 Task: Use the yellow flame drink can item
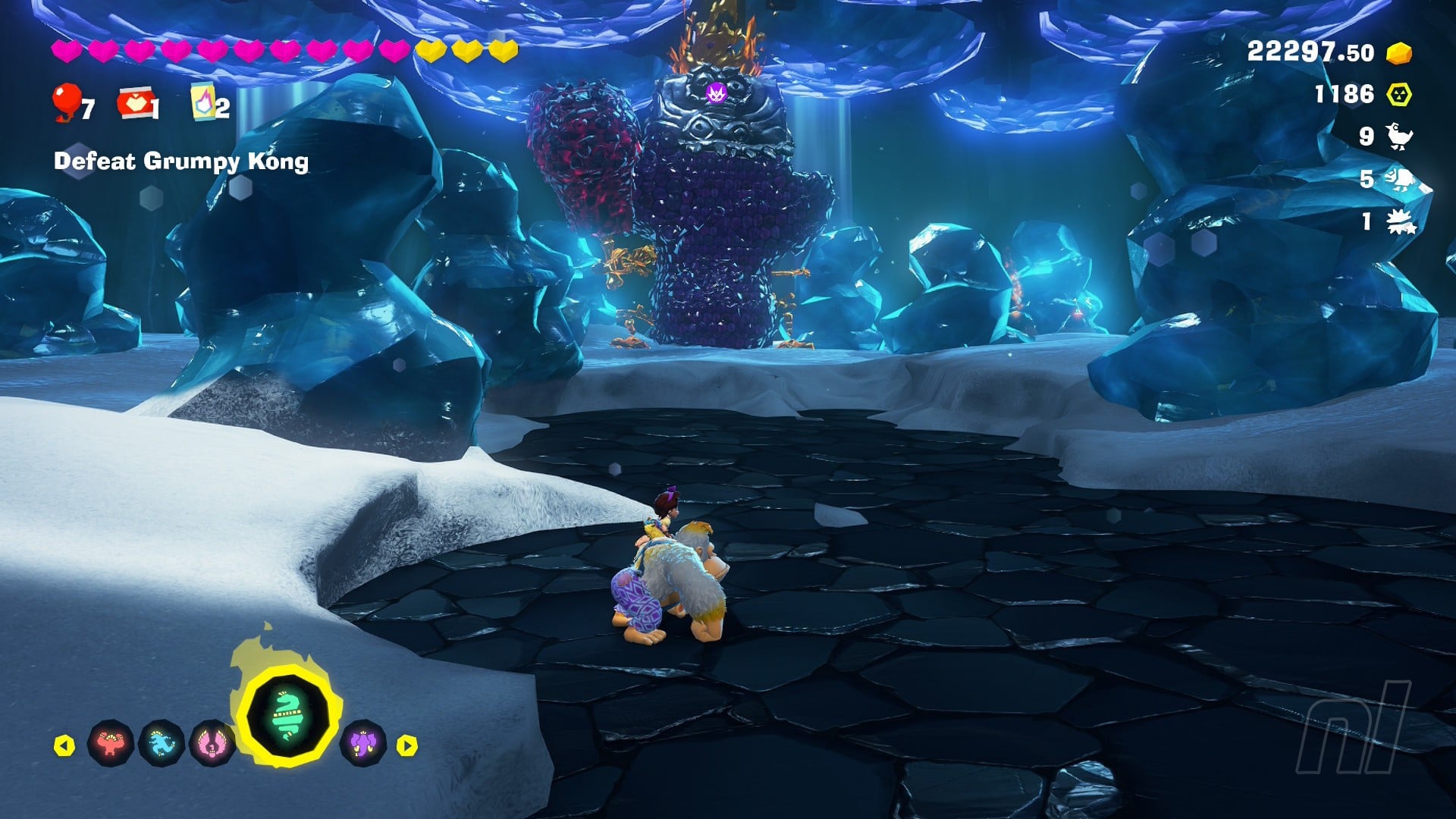(x=203, y=103)
